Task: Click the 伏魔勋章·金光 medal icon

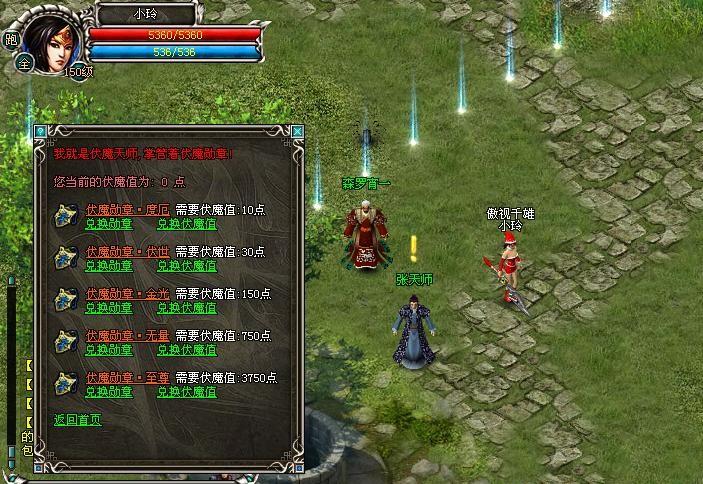Action: pos(67,300)
